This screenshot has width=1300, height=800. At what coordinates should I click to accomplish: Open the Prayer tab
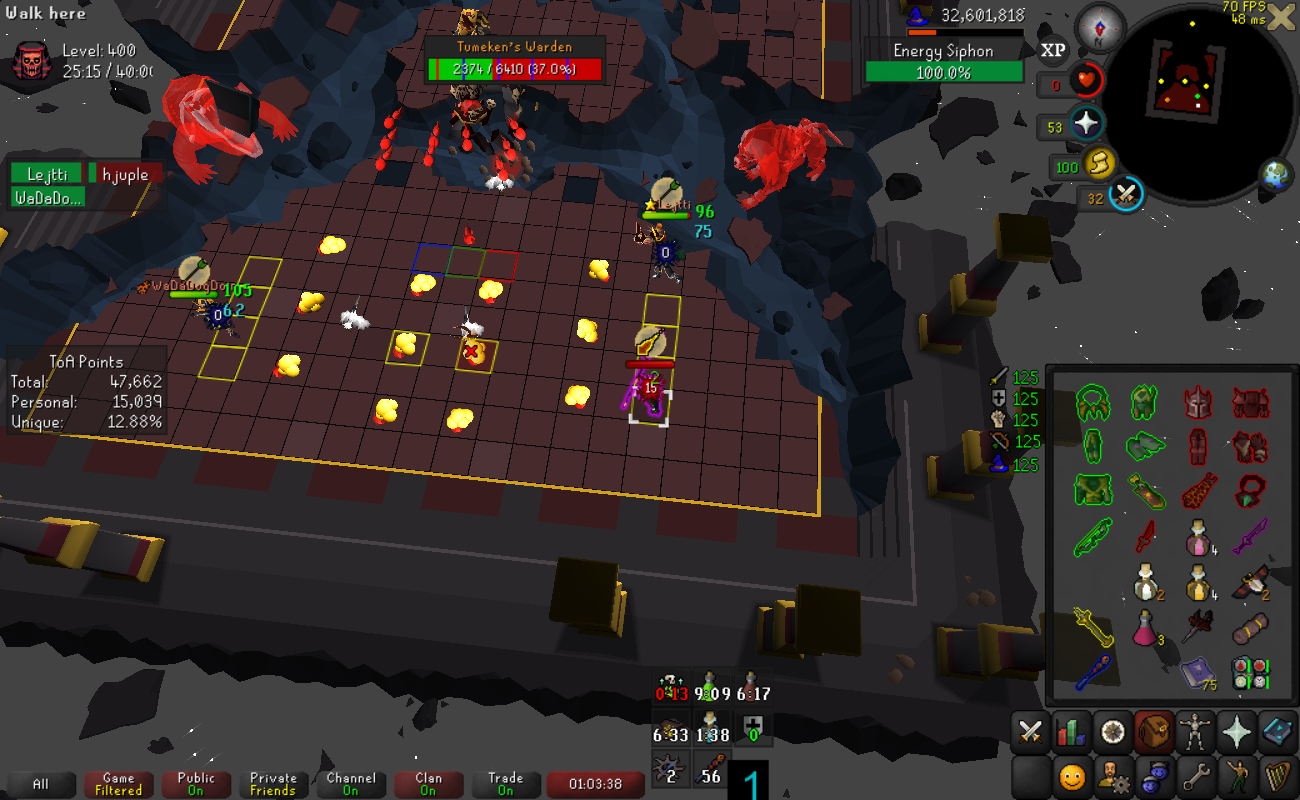coord(1236,733)
